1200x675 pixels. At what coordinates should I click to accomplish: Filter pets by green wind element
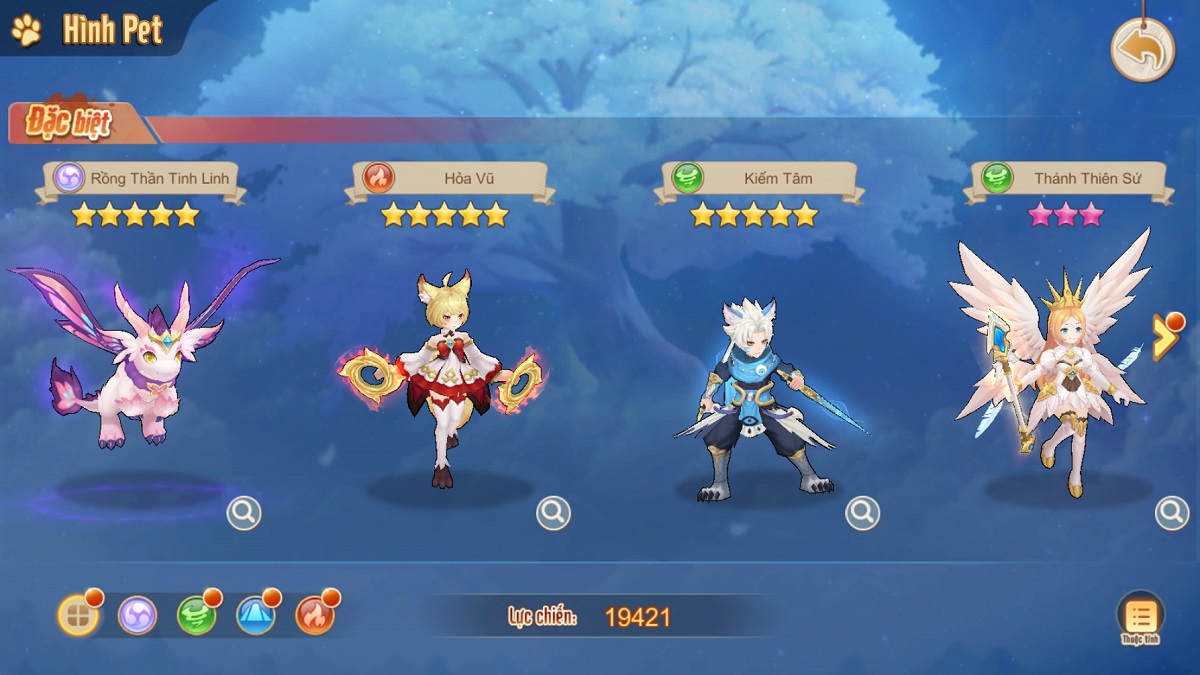click(x=196, y=615)
